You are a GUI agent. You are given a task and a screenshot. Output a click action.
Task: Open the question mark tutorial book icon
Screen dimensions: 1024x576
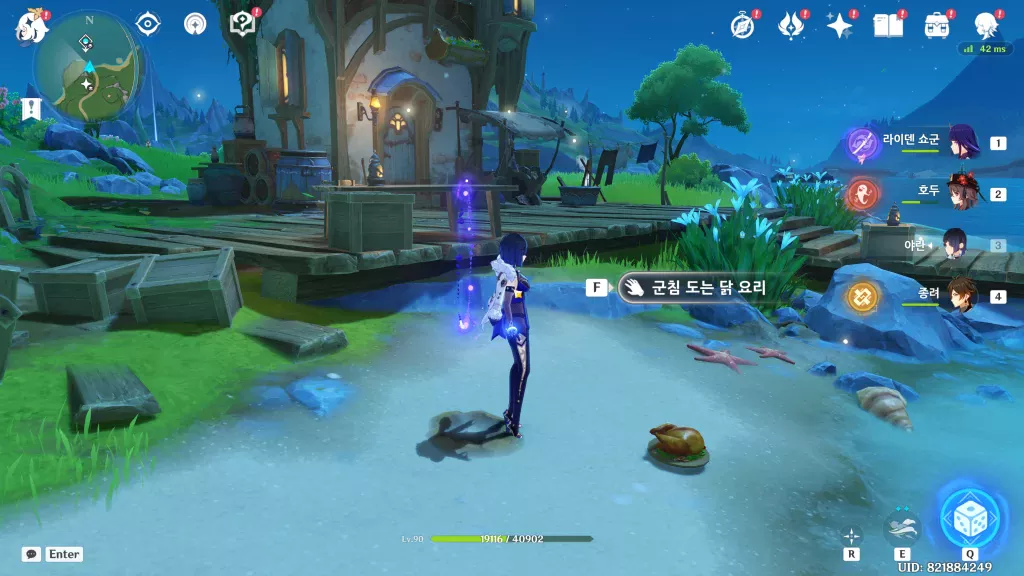[x=242, y=23]
